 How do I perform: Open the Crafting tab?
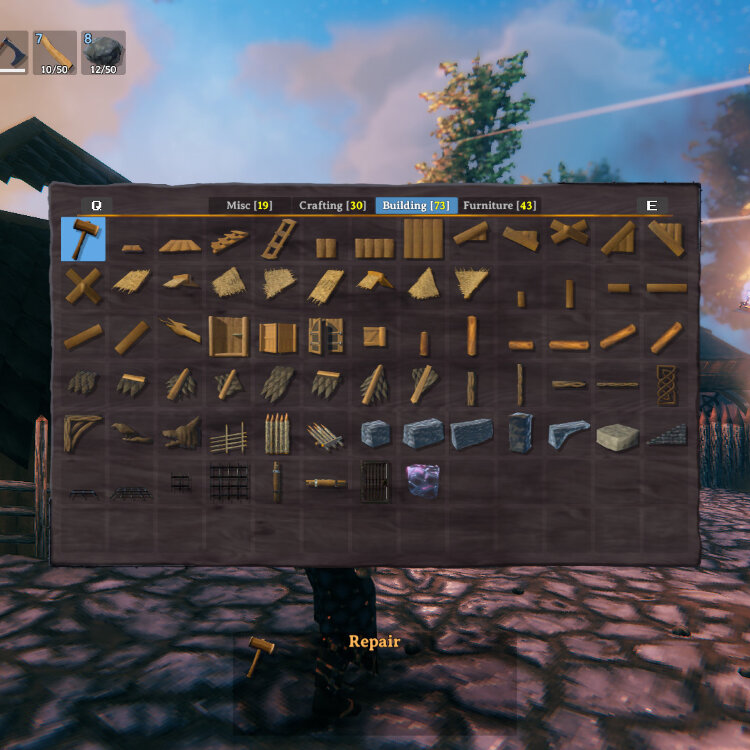click(x=332, y=206)
